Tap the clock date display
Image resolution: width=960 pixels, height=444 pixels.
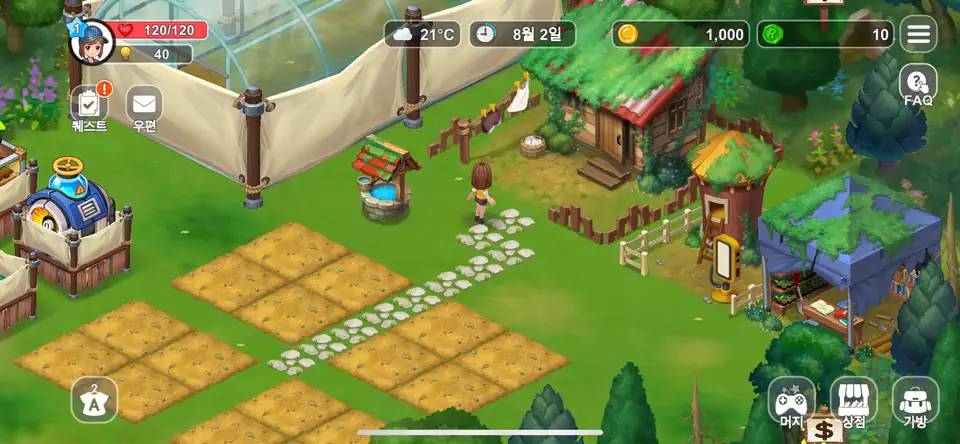pos(522,34)
